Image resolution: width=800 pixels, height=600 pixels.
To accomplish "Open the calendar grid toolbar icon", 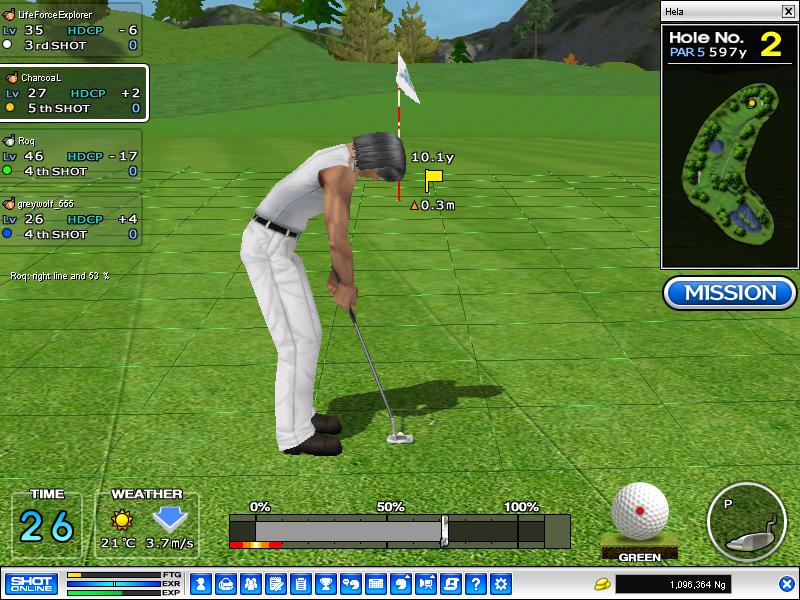I will click(376, 583).
